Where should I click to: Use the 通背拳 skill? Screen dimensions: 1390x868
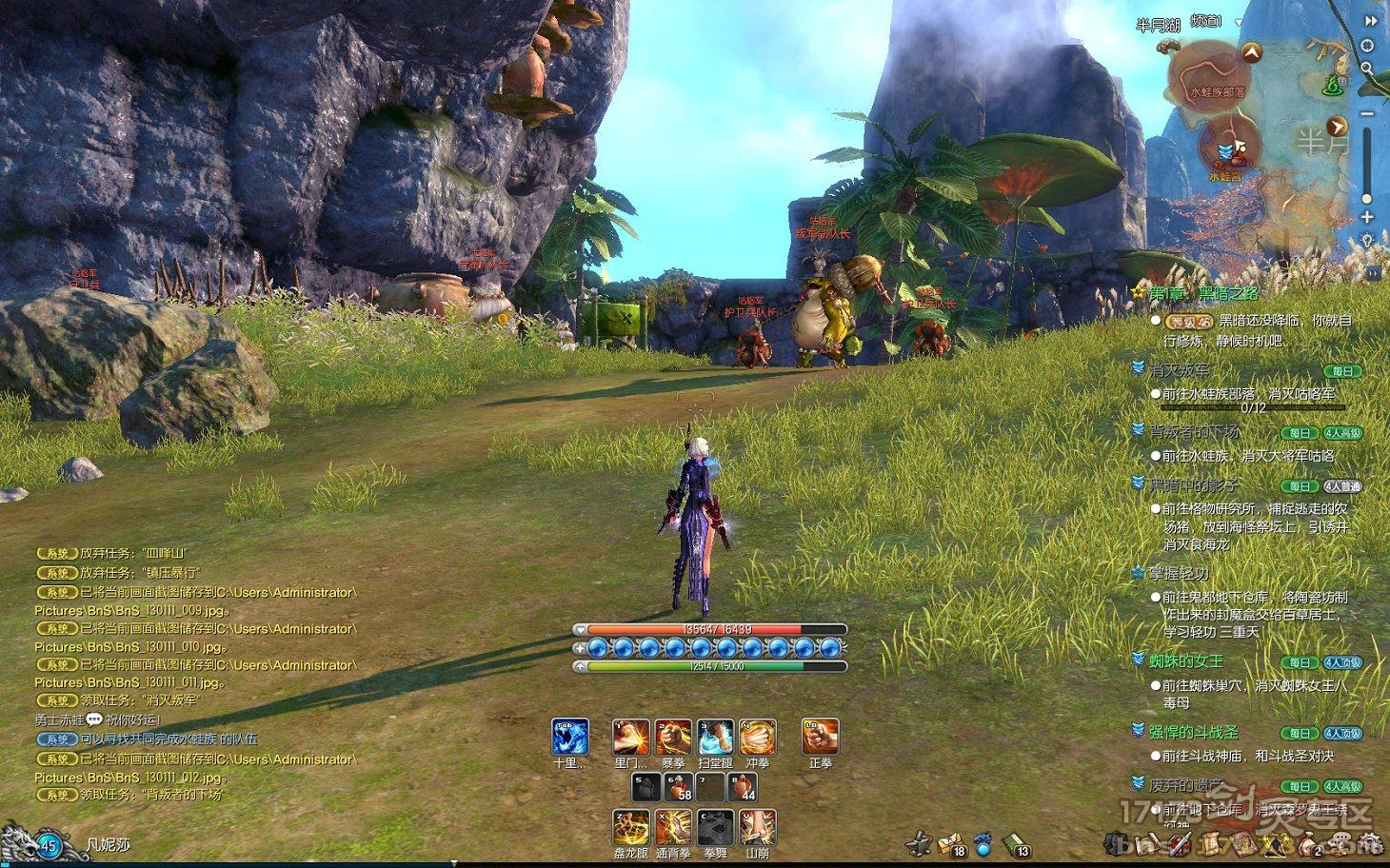673,827
